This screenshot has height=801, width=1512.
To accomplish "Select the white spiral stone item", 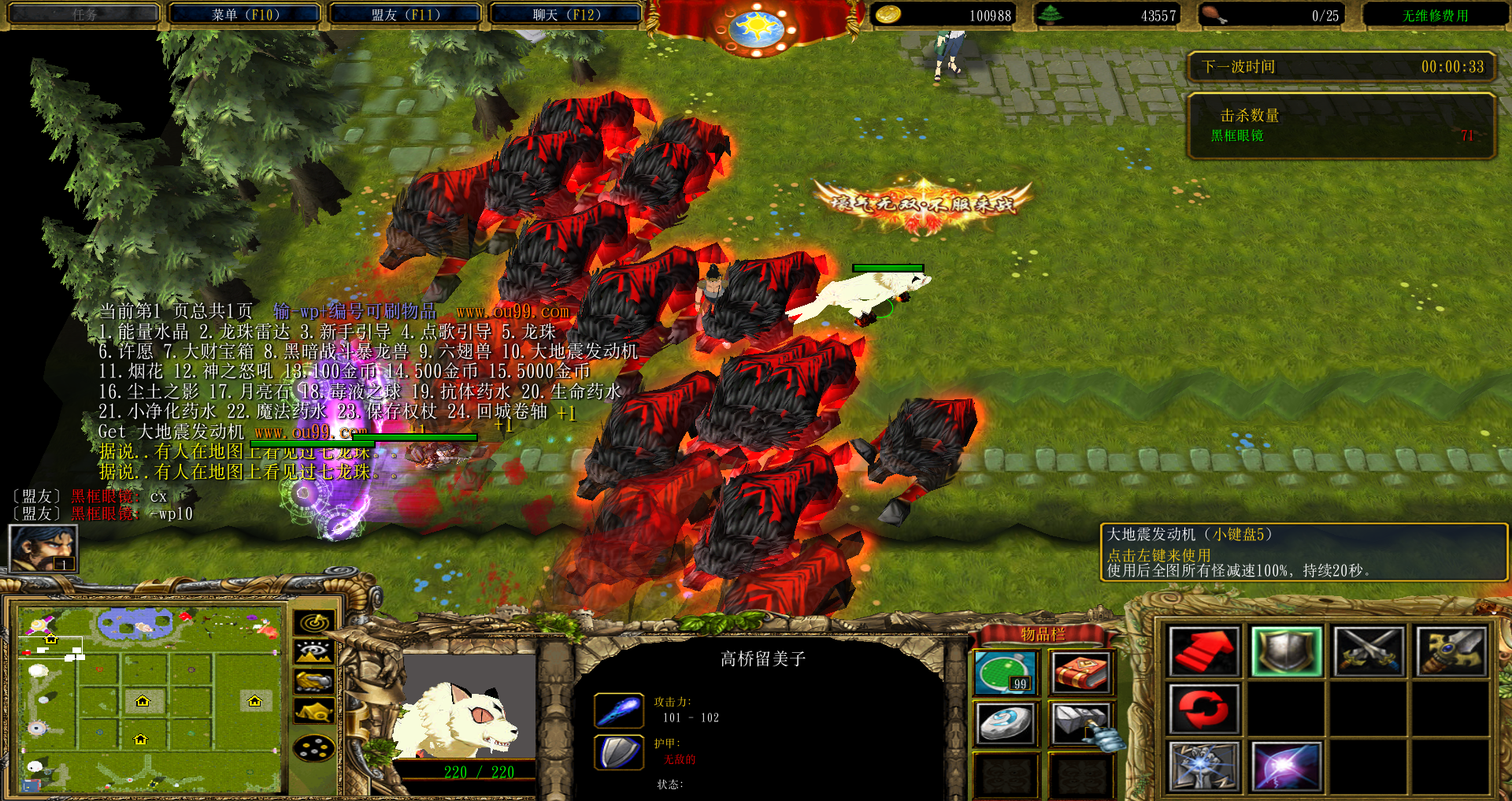I will [1006, 723].
